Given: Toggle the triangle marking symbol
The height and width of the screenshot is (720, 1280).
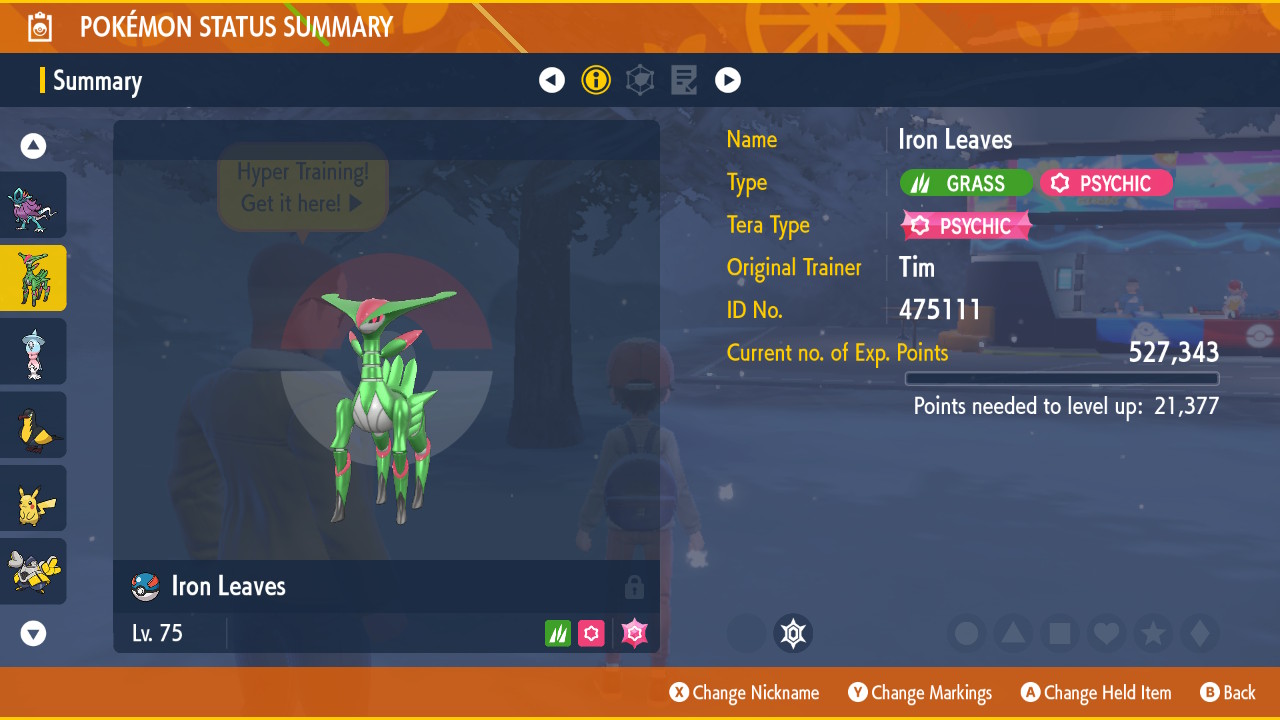Looking at the screenshot, I should tap(1013, 634).
